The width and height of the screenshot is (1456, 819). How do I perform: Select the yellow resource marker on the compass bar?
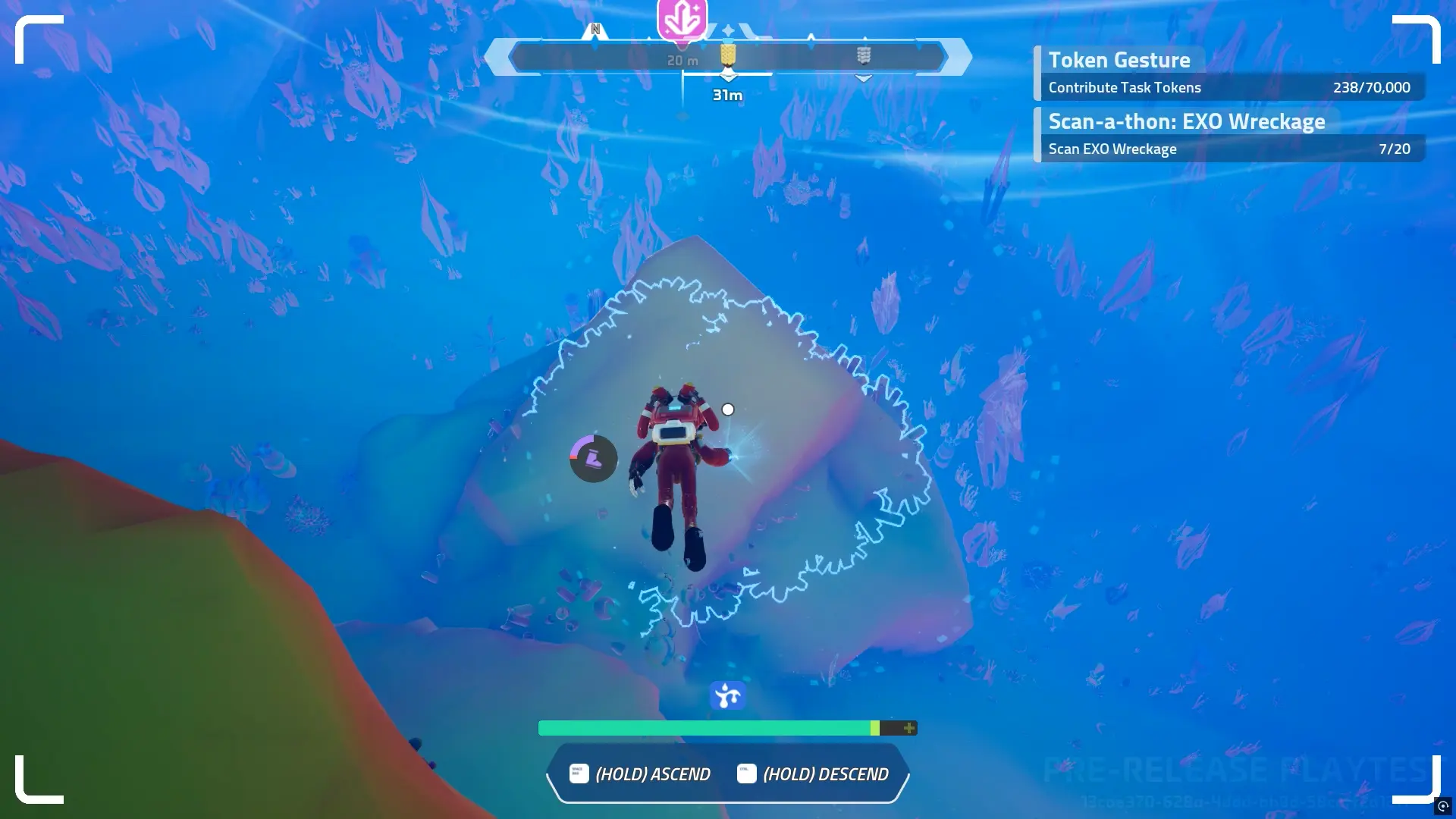pos(726,55)
